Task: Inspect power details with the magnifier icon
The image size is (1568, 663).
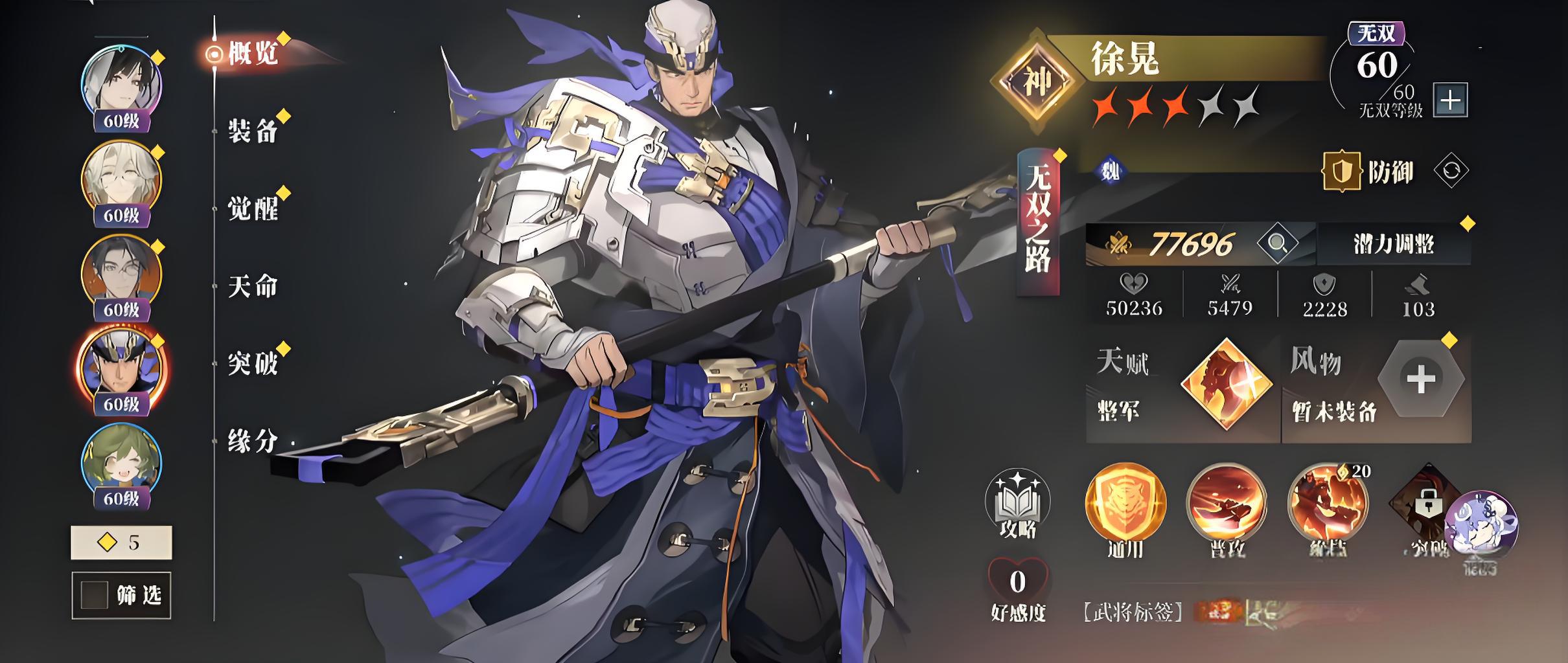Action: click(x=1277, y=243)
